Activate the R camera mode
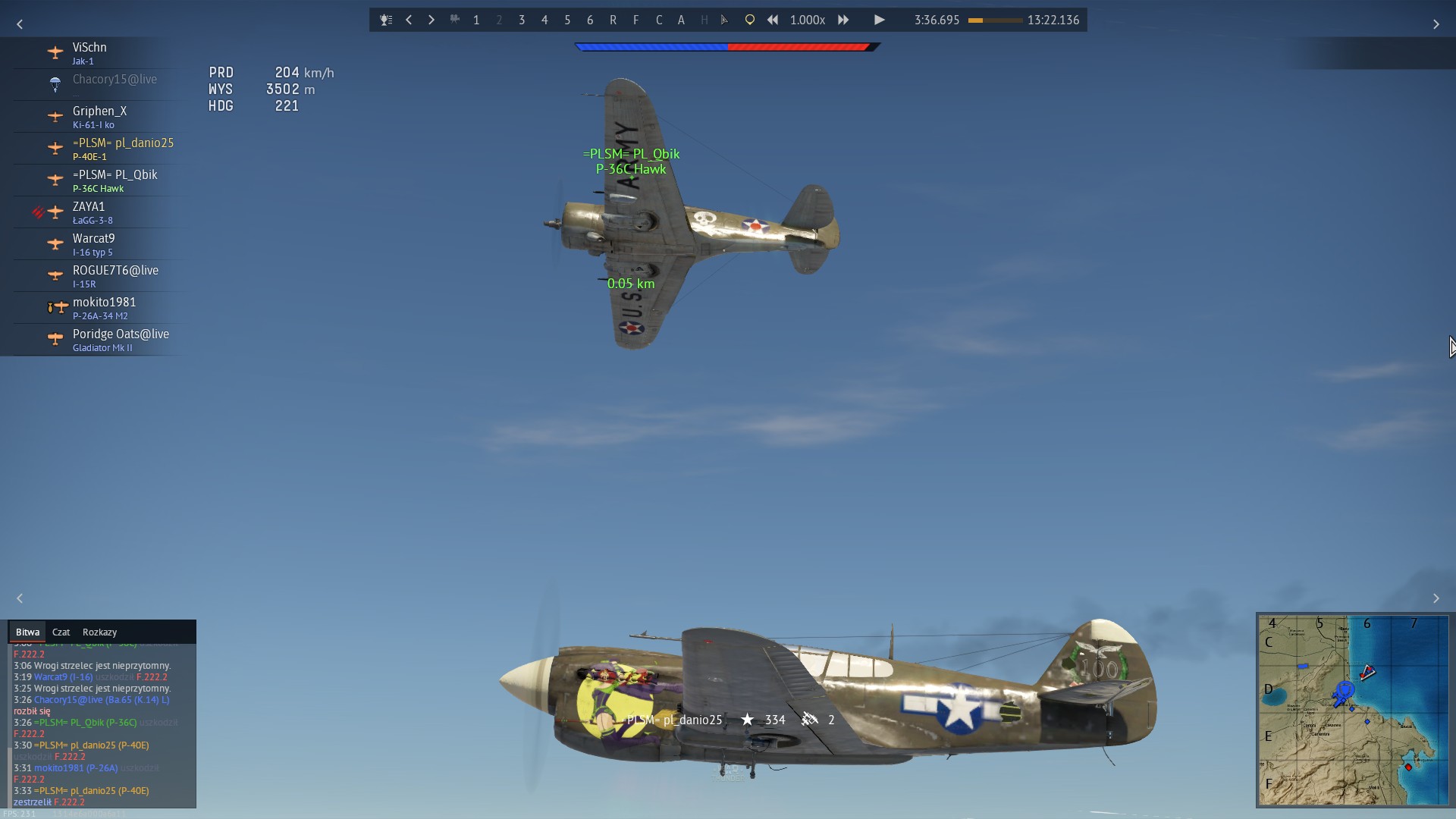The height and width of the screenshot is (819, 1456). 613,20
